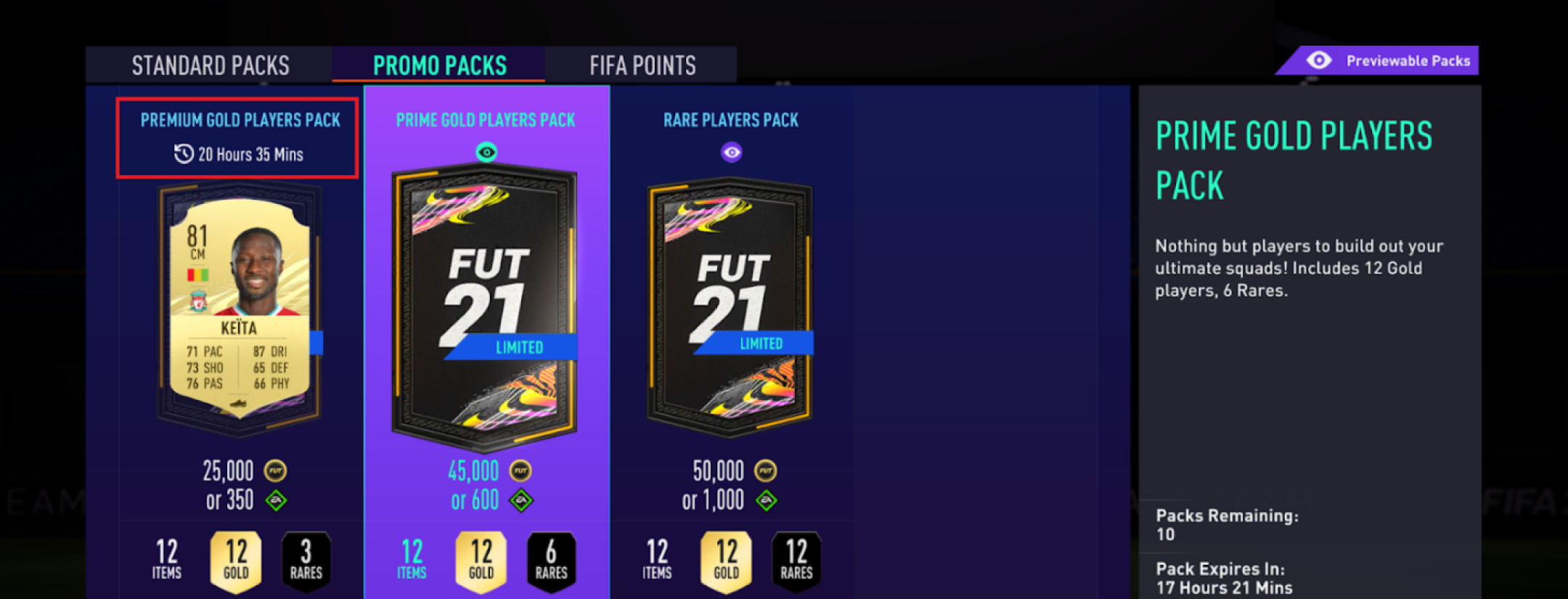This screenshot has height=599, width=1568.
Task: Click the 12 ITEMS badge under Rare Players Pack
Action: (656, 558)
